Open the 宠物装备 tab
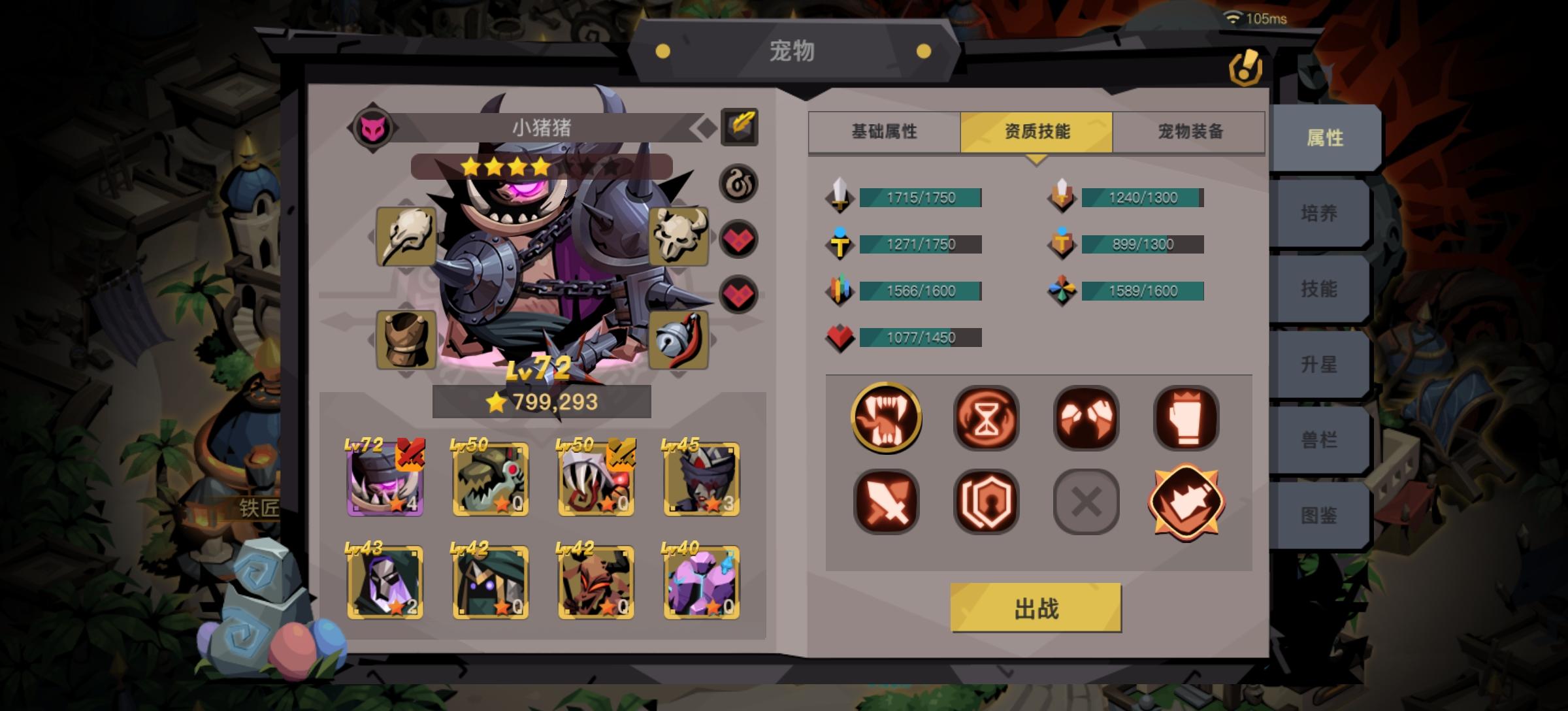 coord(1189,132)
